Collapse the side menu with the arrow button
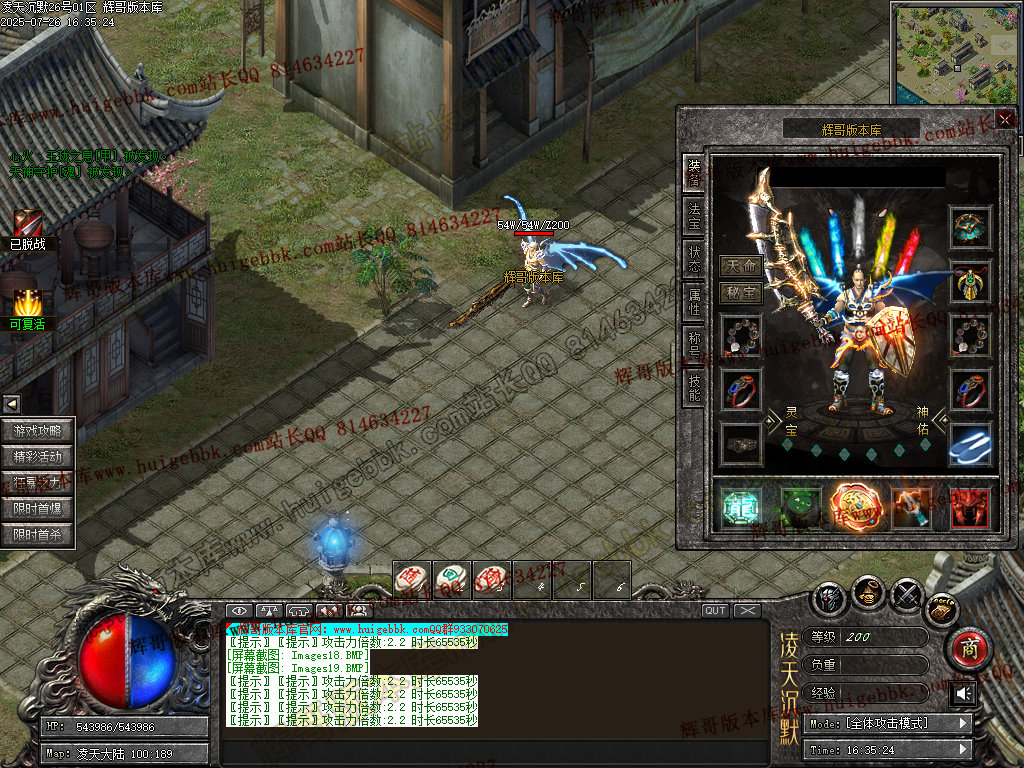Image resolution: width=1024 pixels, height=768 pixels. (x=11, y=404)
